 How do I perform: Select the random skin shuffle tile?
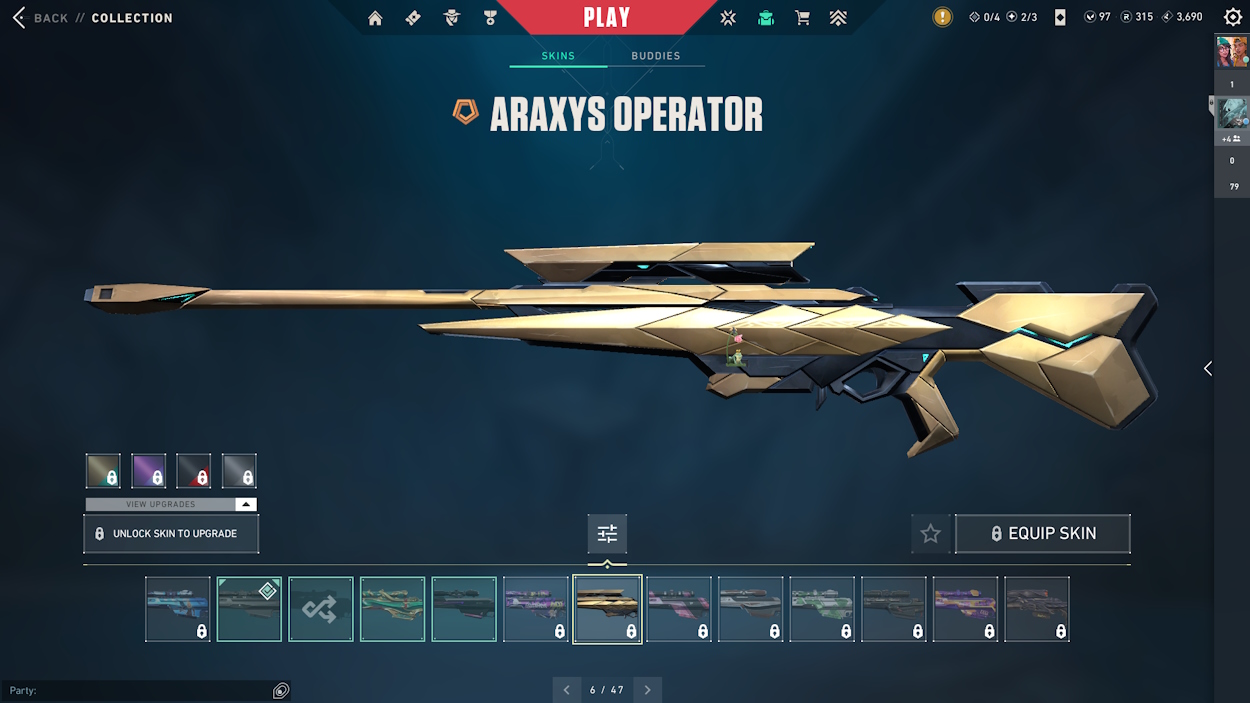pyautogui.click(x=321, y=609)
